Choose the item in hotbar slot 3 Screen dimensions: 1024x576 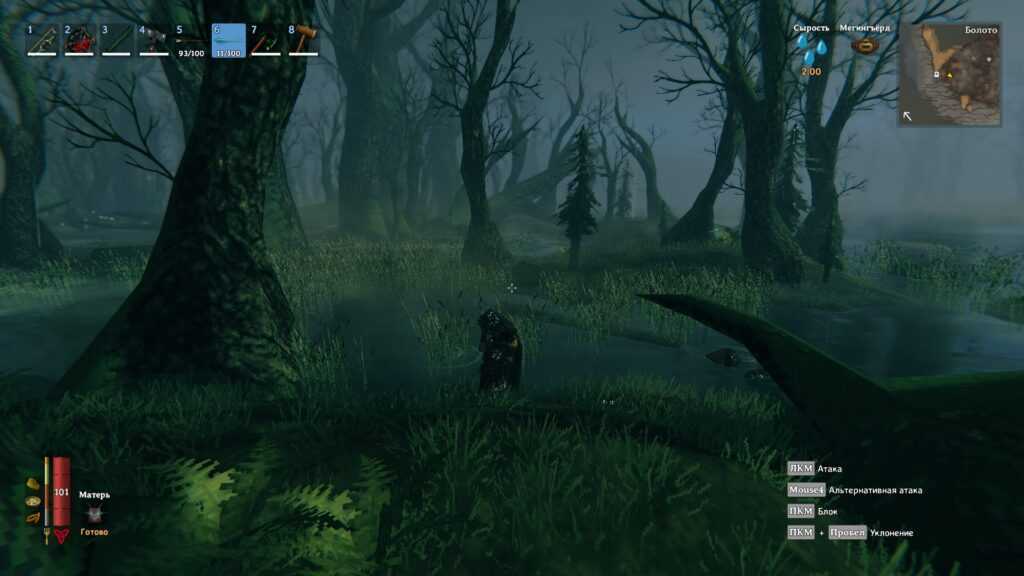click(x=116, y=40)
